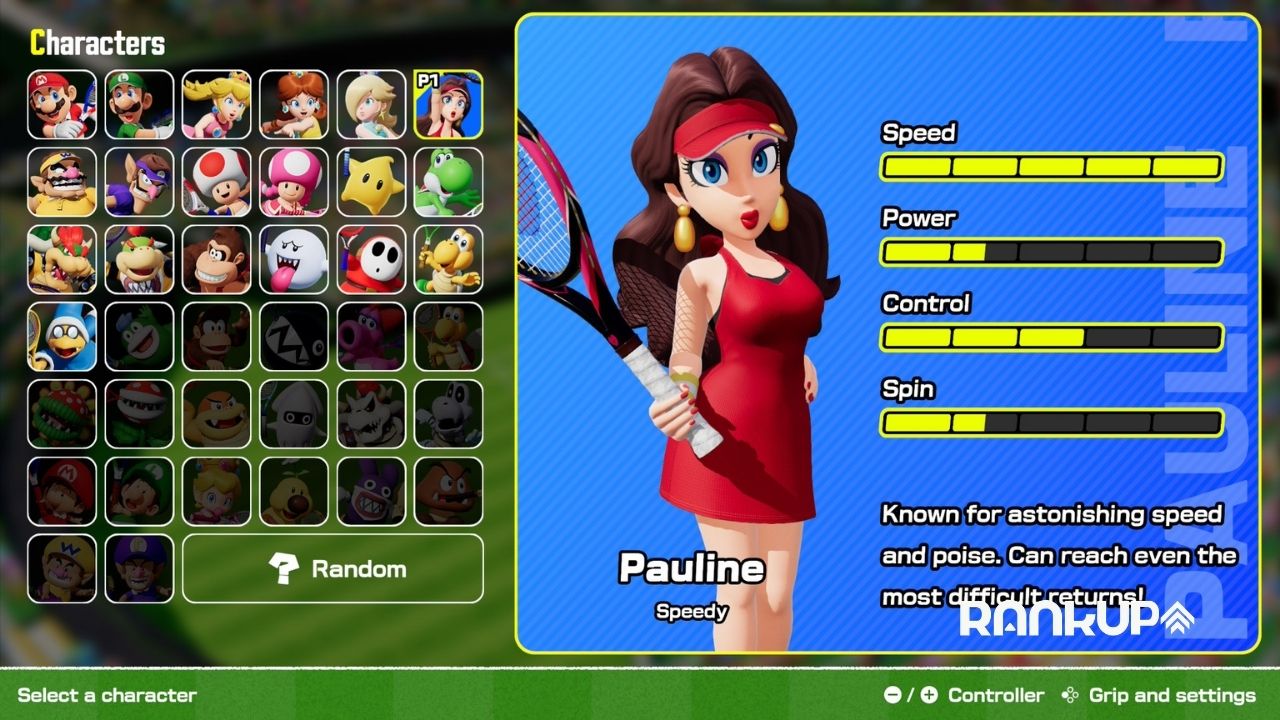Select the red-capped Toad tile
Viewport: 1280px width, 720px height.
coord(217,182)
